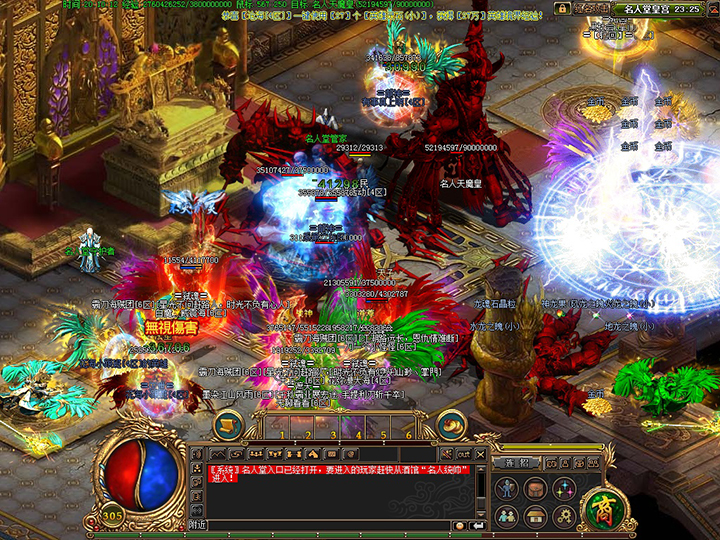
Task: Open the gear settings icon
Action: pos(563,516)
